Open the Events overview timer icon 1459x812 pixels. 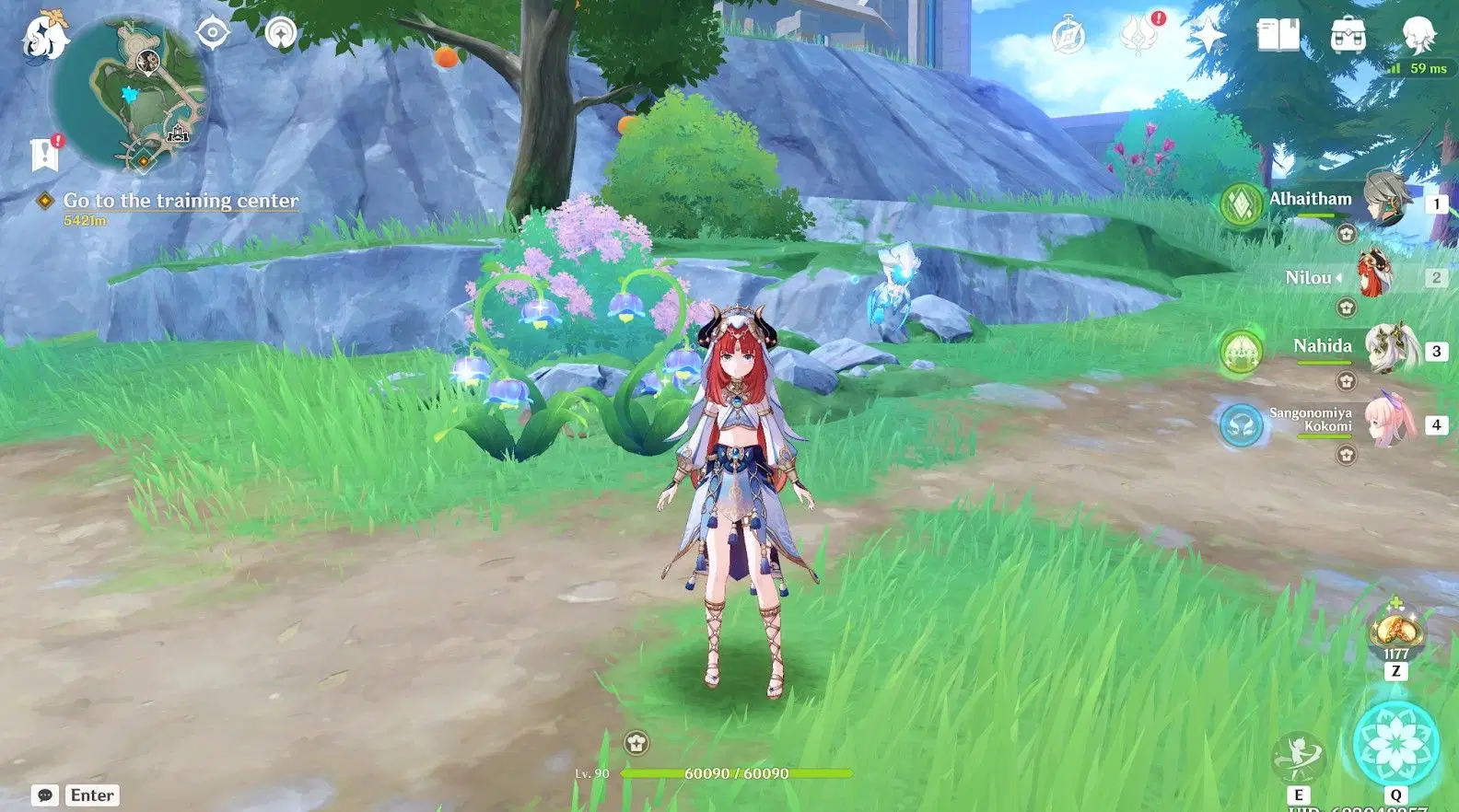point(1067,34)
